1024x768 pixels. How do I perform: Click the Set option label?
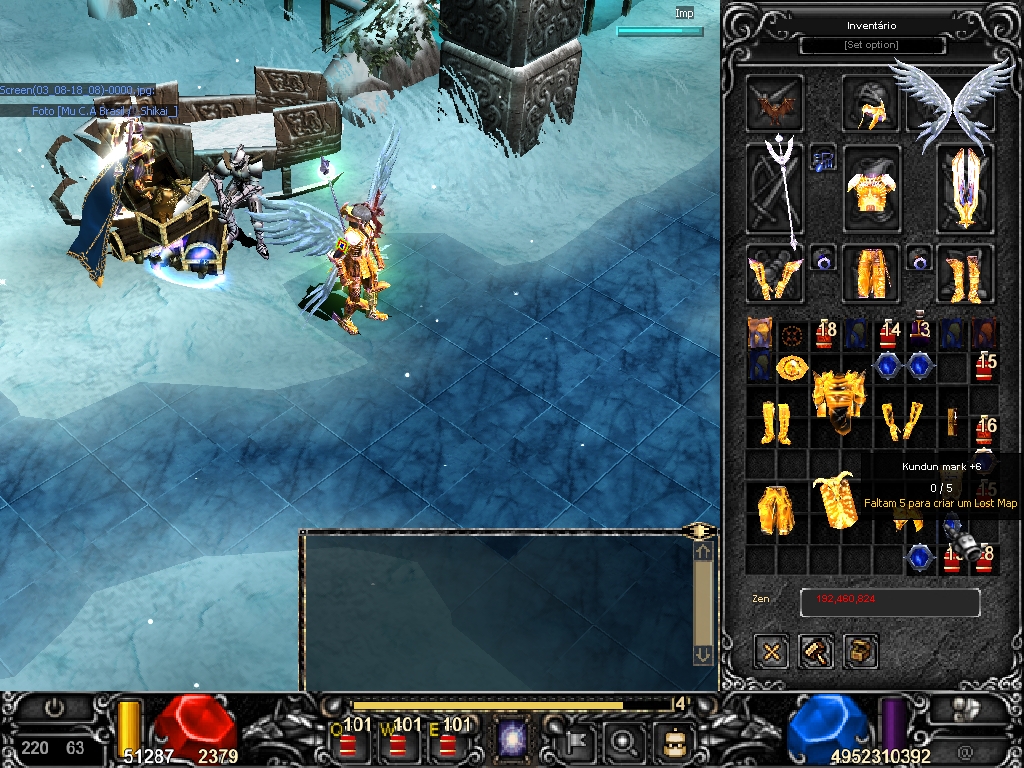(872, 45)
